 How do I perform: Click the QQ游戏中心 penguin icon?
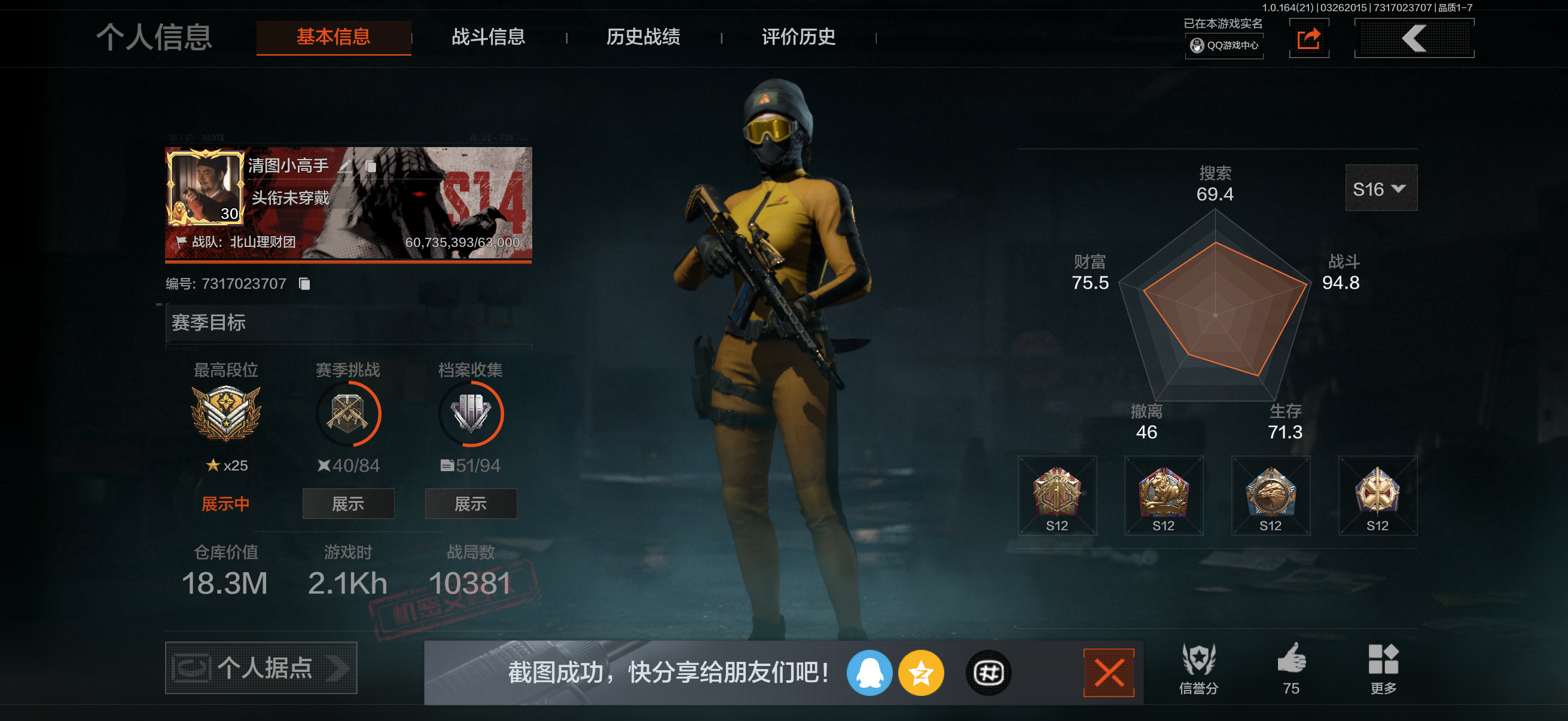click(x=1196, y=45)
